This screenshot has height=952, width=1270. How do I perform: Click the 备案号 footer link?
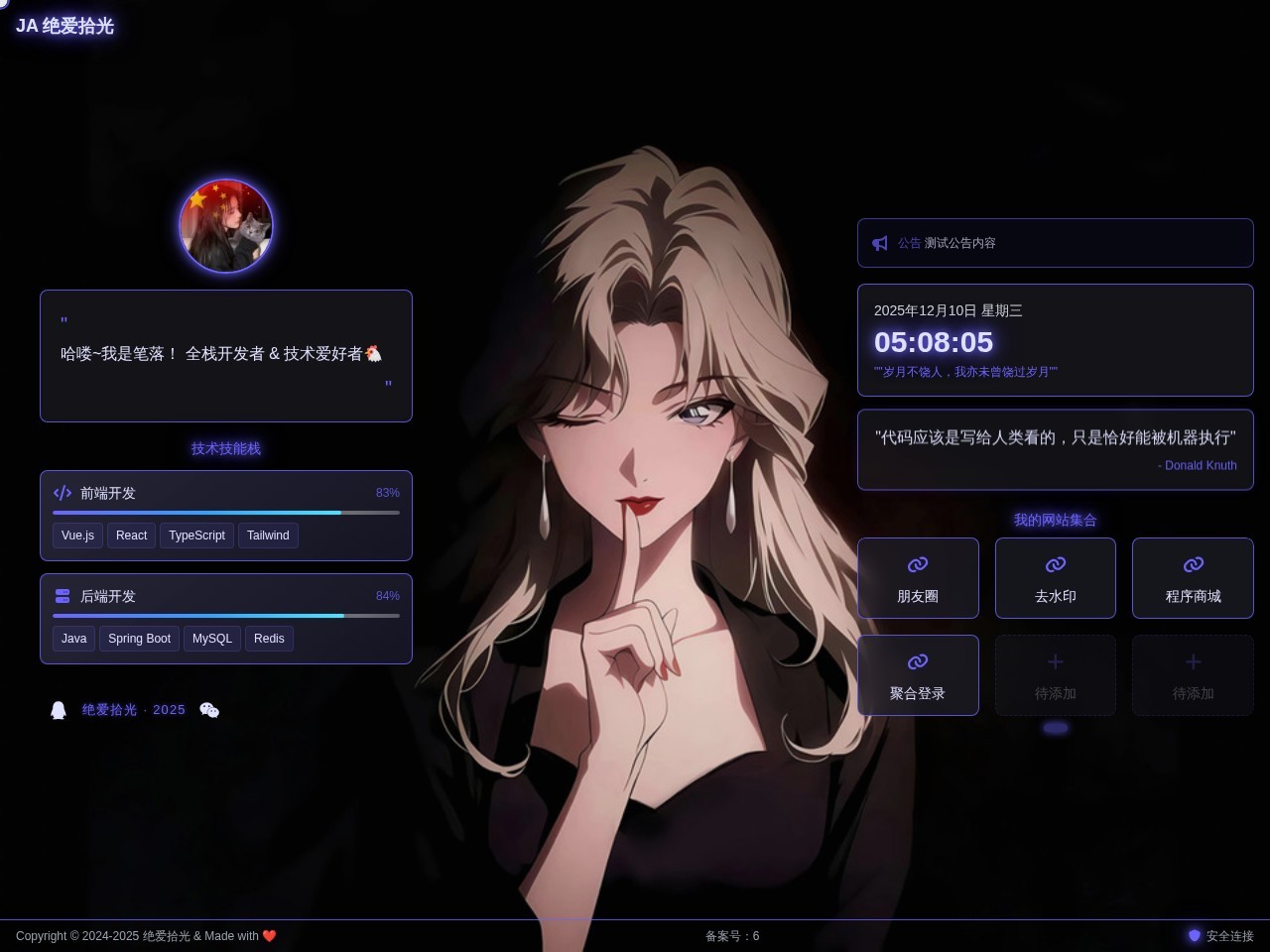click(x=732, y=936)
